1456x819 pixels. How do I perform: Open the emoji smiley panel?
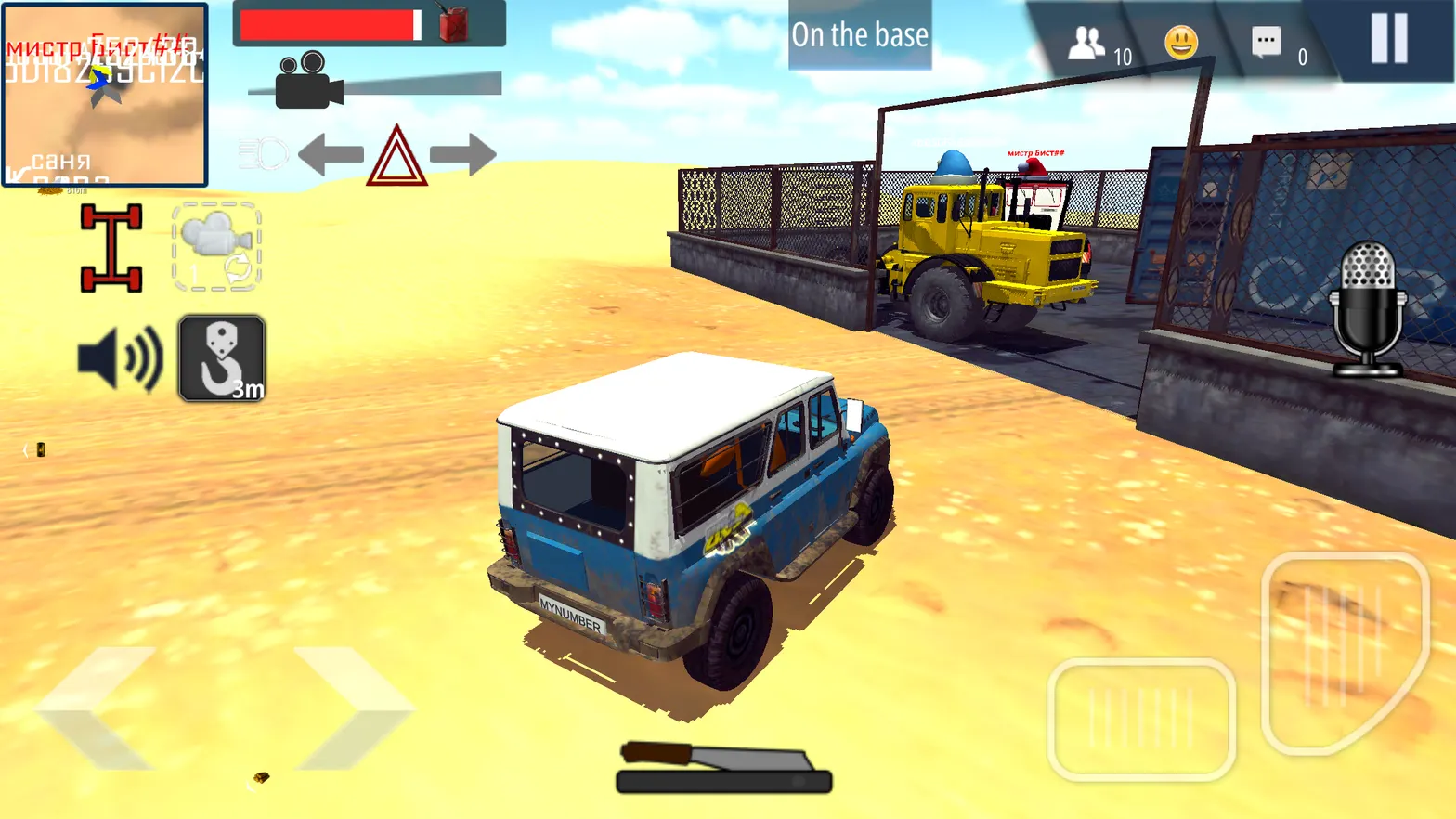coord(1181,43)
